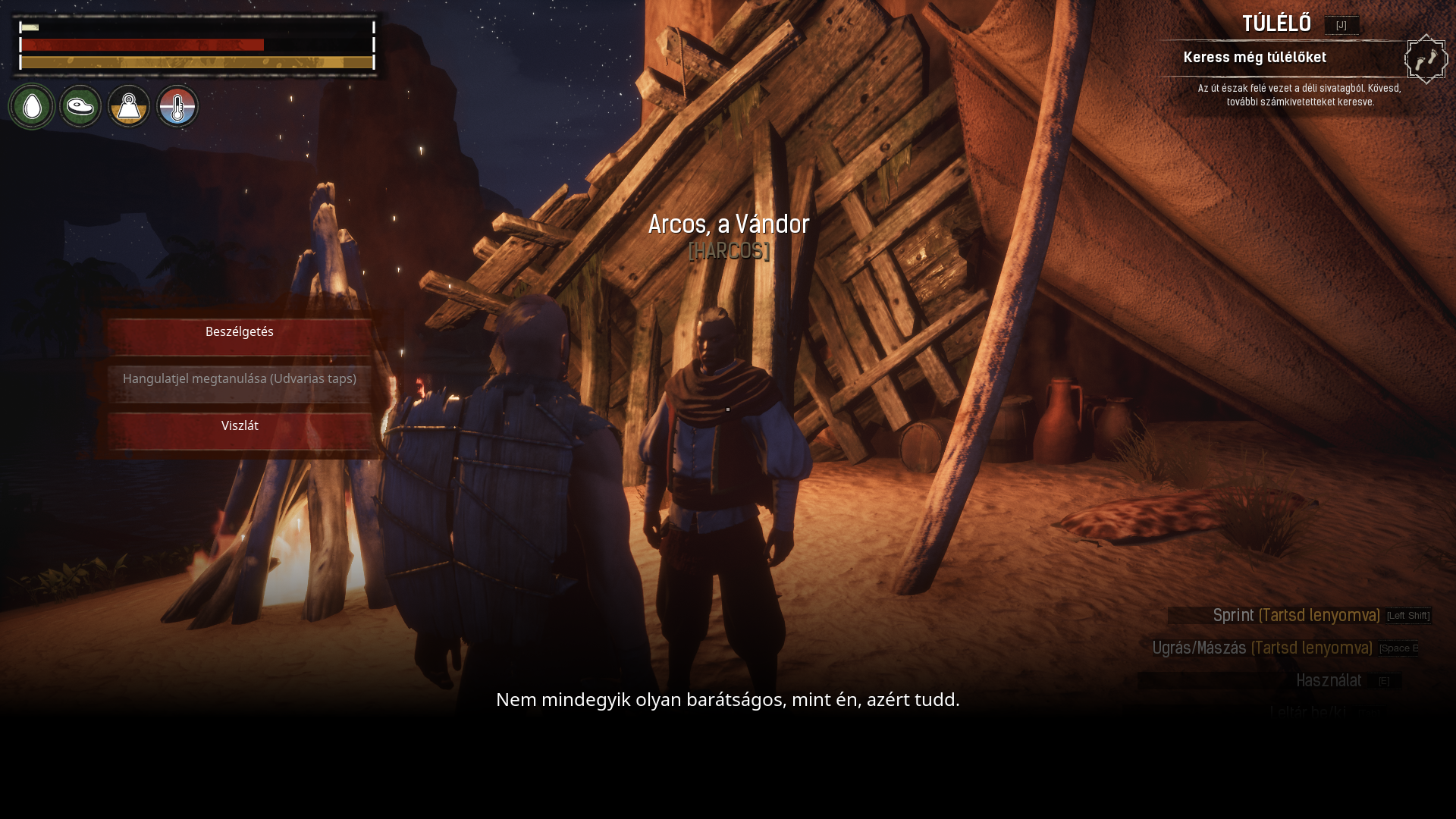Choose the Beszélgetés dialogue option
Image resolution: width=1456 pixels, height=819 pixels.
[240, 334]
